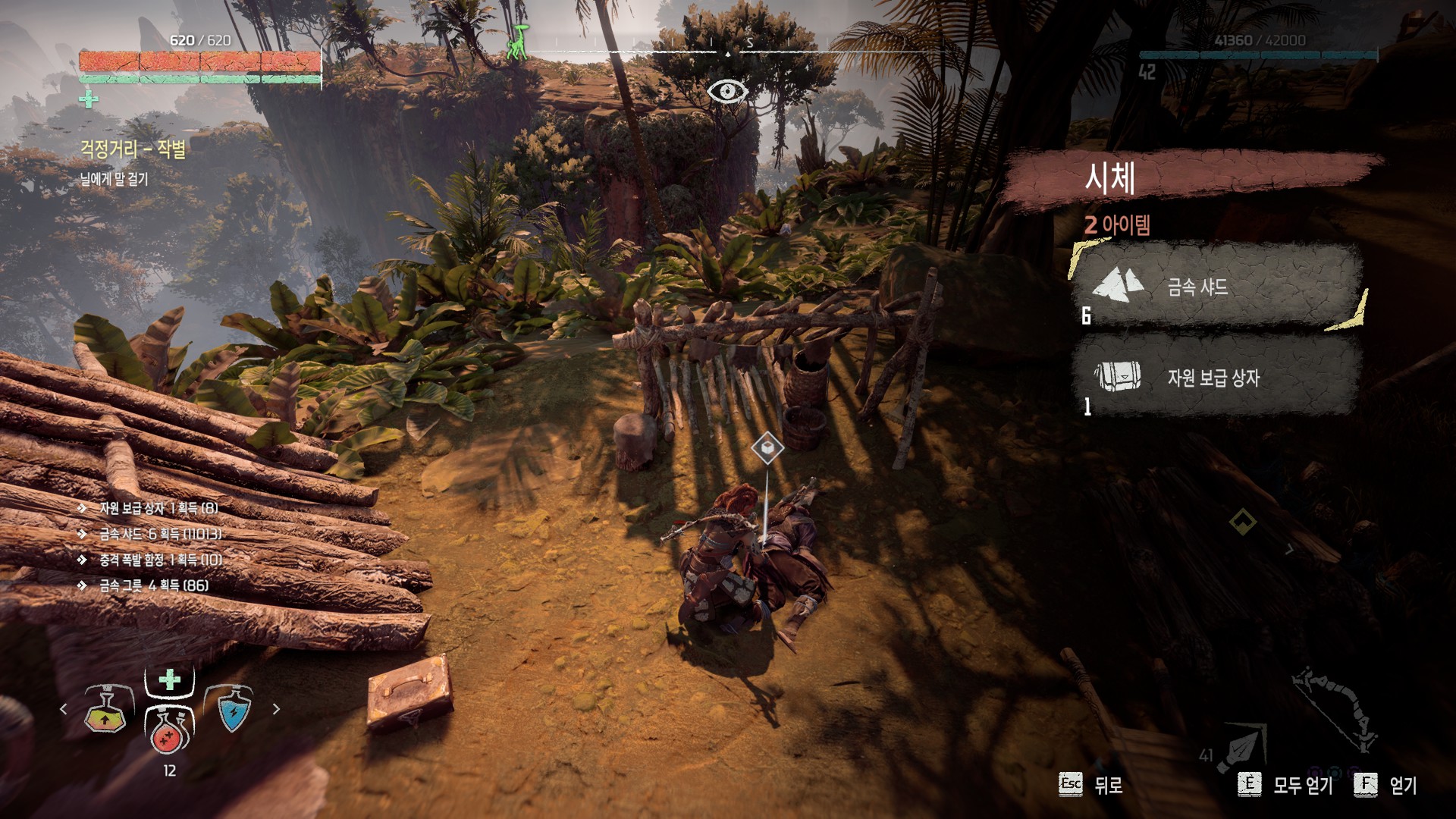Image resolution: width=1456 pixels, height=819 pixels.
Task: Click 얻기 to take the selected item
Action: (x=1386, y=785)
